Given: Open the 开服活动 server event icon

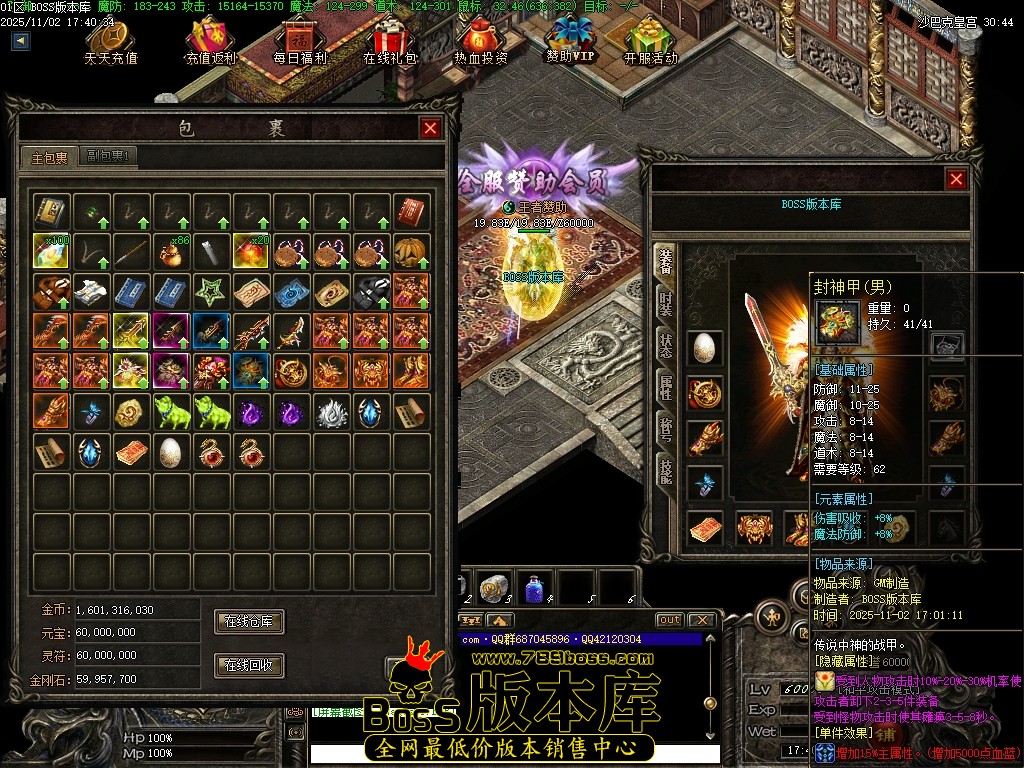Looking at the screenshot, I should tap(651, 42).
